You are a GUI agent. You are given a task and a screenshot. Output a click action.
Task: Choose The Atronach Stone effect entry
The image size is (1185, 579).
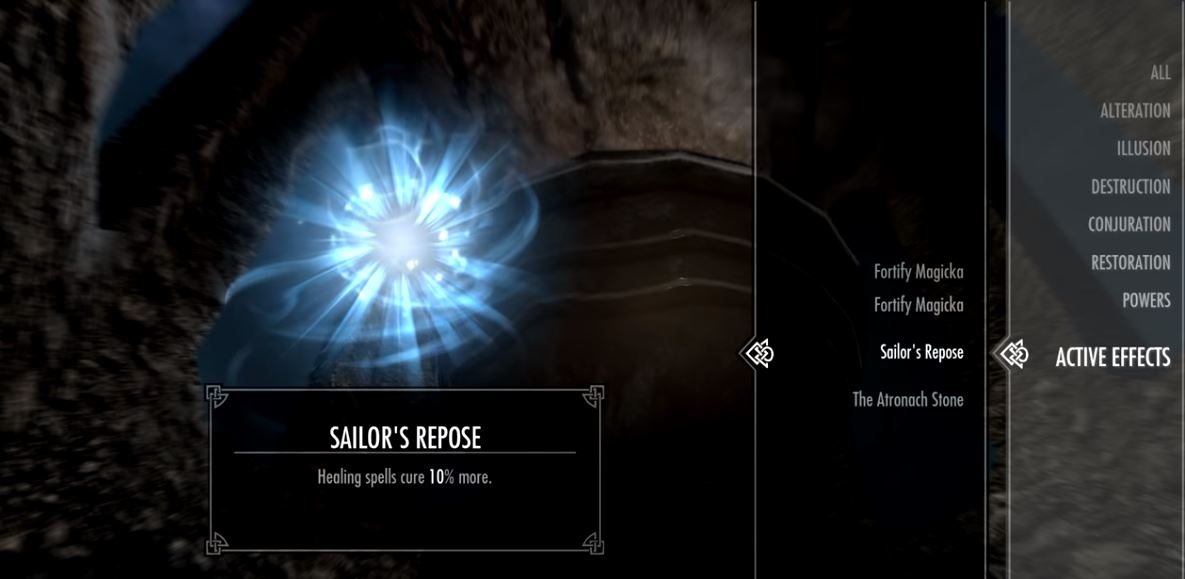click(x=907, y=400)
